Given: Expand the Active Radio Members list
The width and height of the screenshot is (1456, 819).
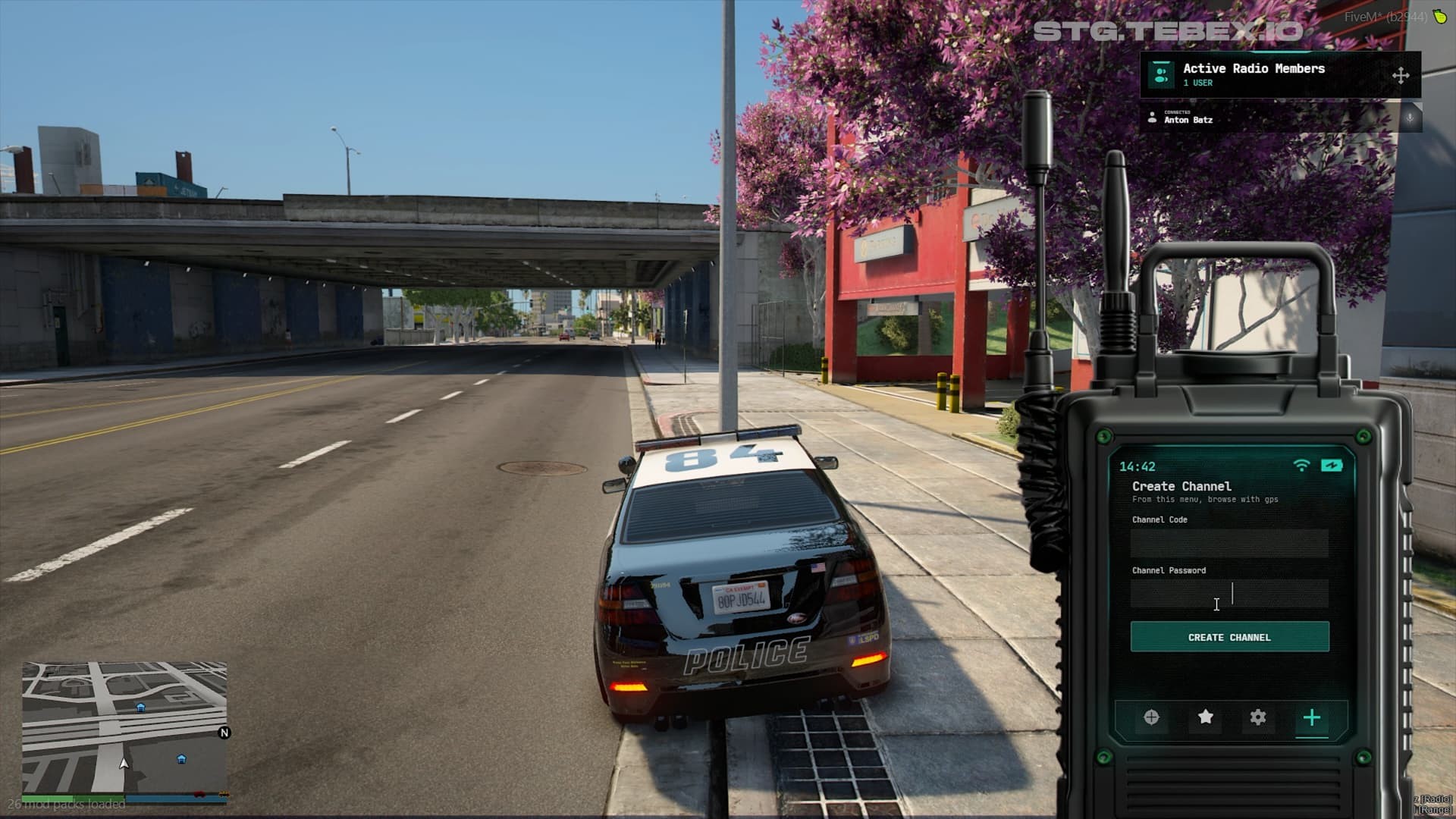Looking at the screenshot, I should (1253, 68).
